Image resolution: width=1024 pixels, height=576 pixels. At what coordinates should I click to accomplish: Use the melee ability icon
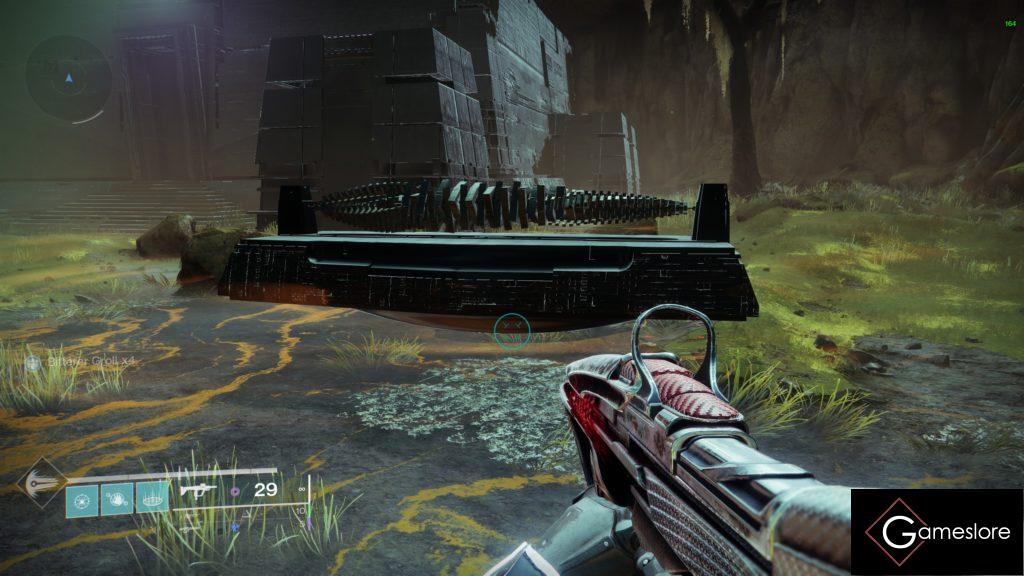(117, 497)
